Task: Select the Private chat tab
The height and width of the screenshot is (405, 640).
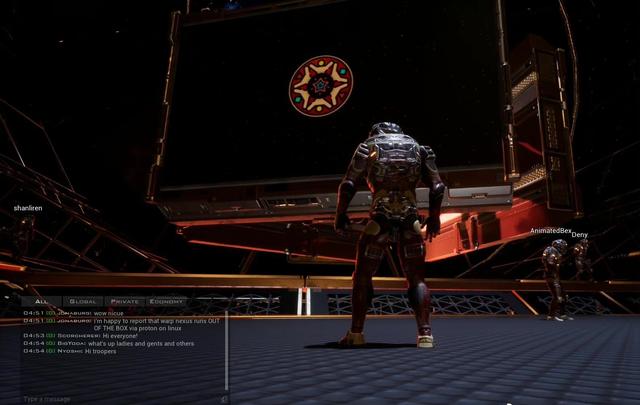Action: point(125,301)
